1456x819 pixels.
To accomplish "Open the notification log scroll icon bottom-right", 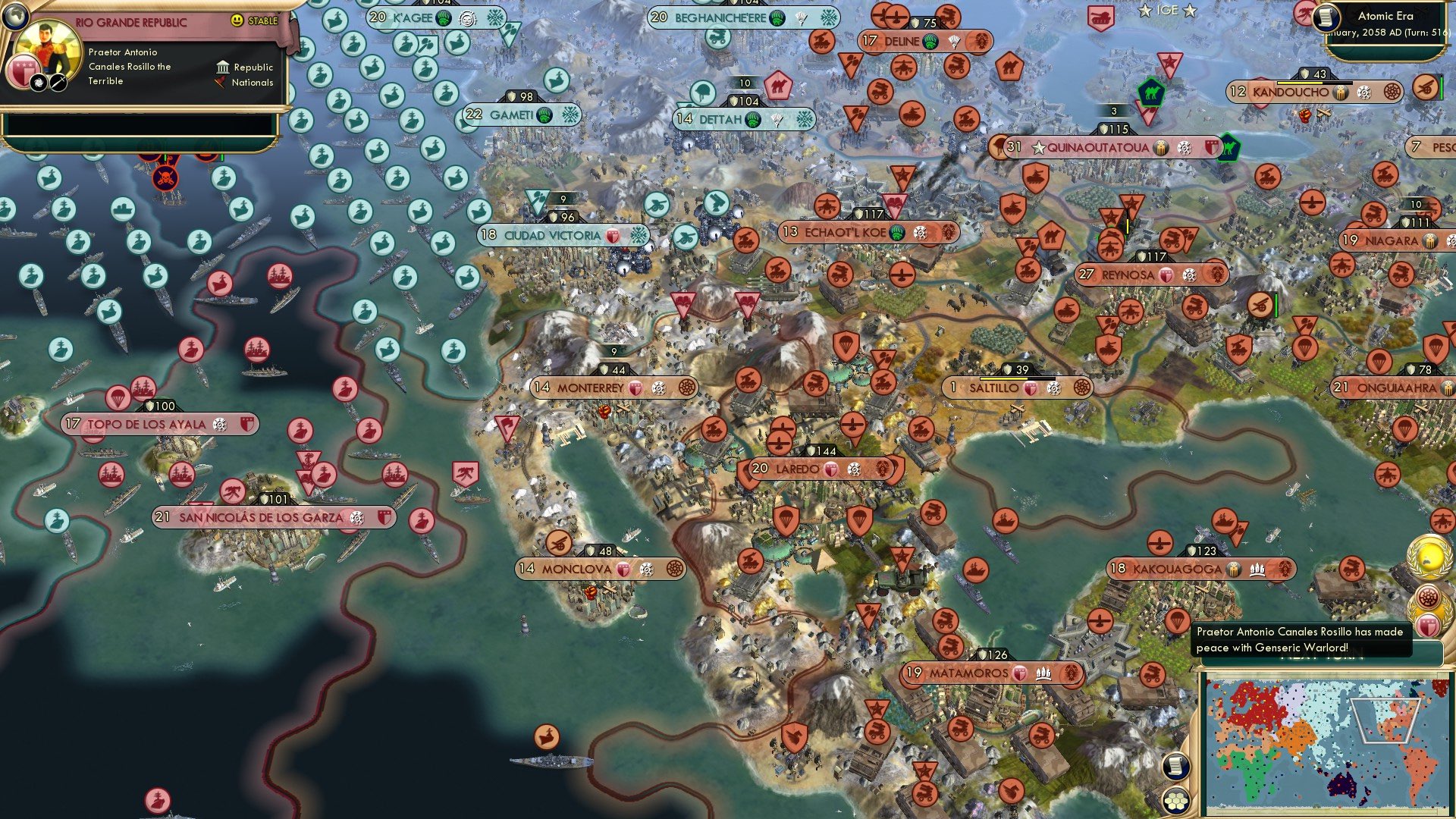I will pyautogui.click(x=1175, y=767).
